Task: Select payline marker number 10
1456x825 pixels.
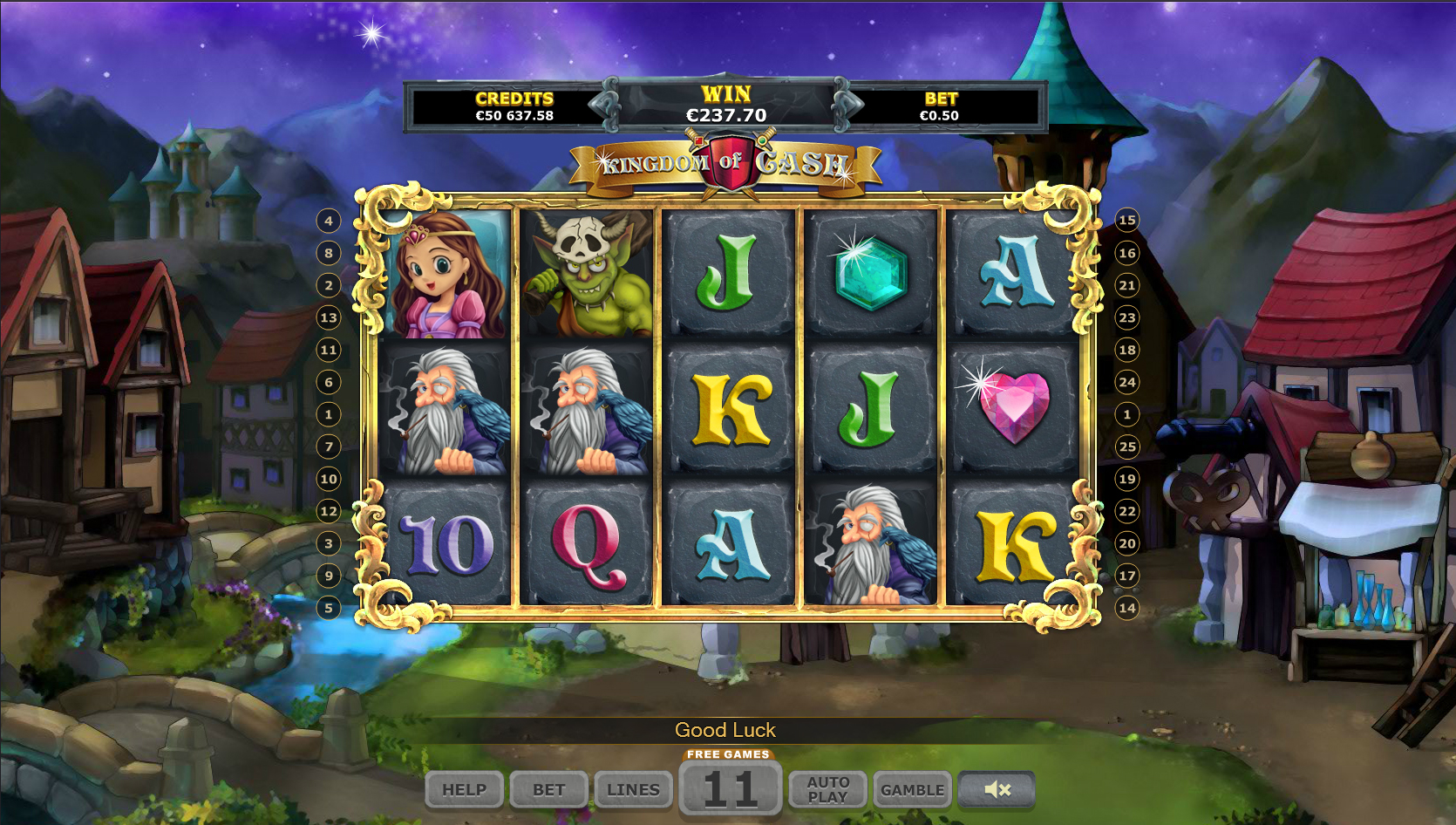Action: point(329,479)
